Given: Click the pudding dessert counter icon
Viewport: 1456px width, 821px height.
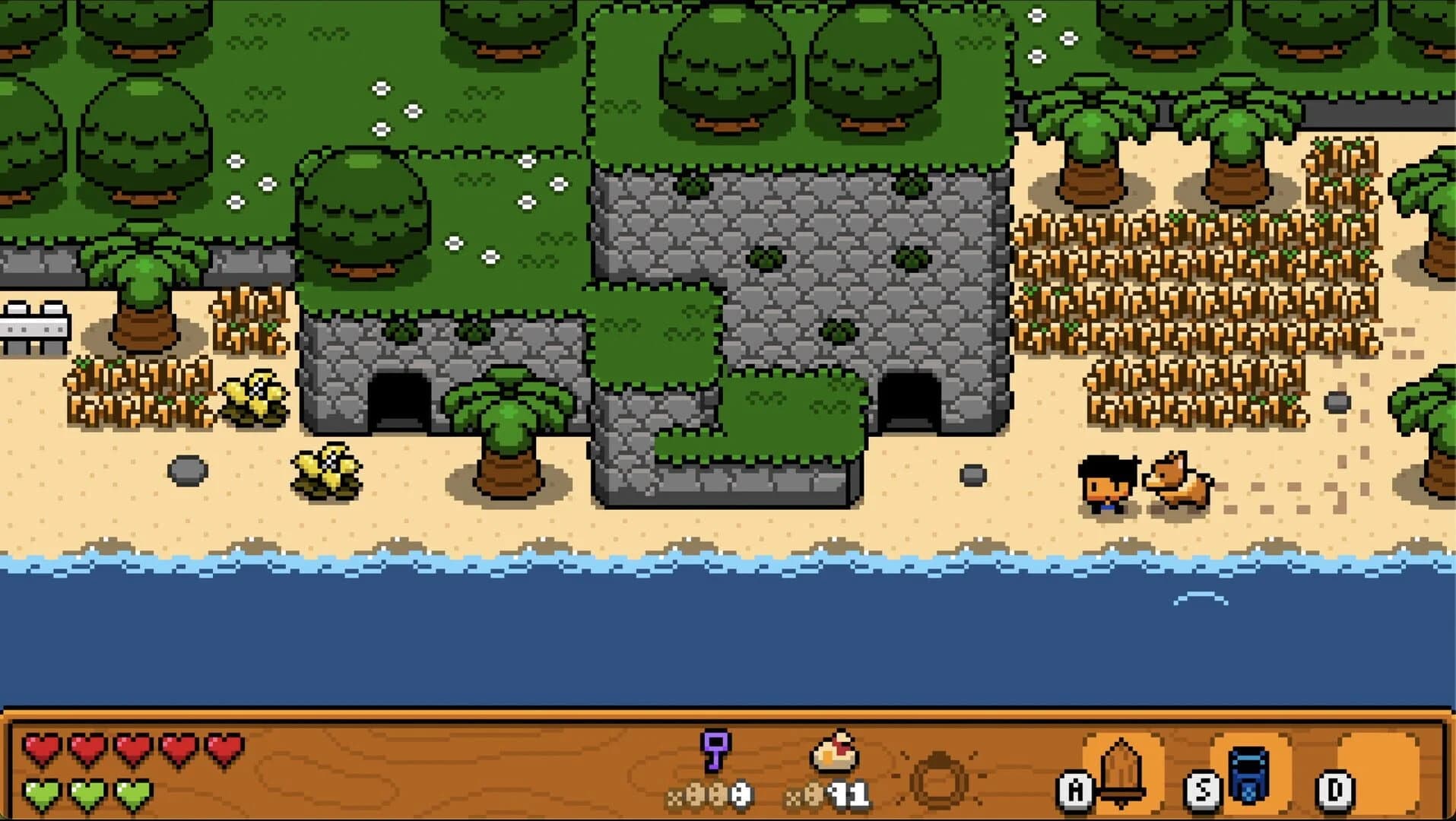Looking at the screenshot, I should point(833,751).
